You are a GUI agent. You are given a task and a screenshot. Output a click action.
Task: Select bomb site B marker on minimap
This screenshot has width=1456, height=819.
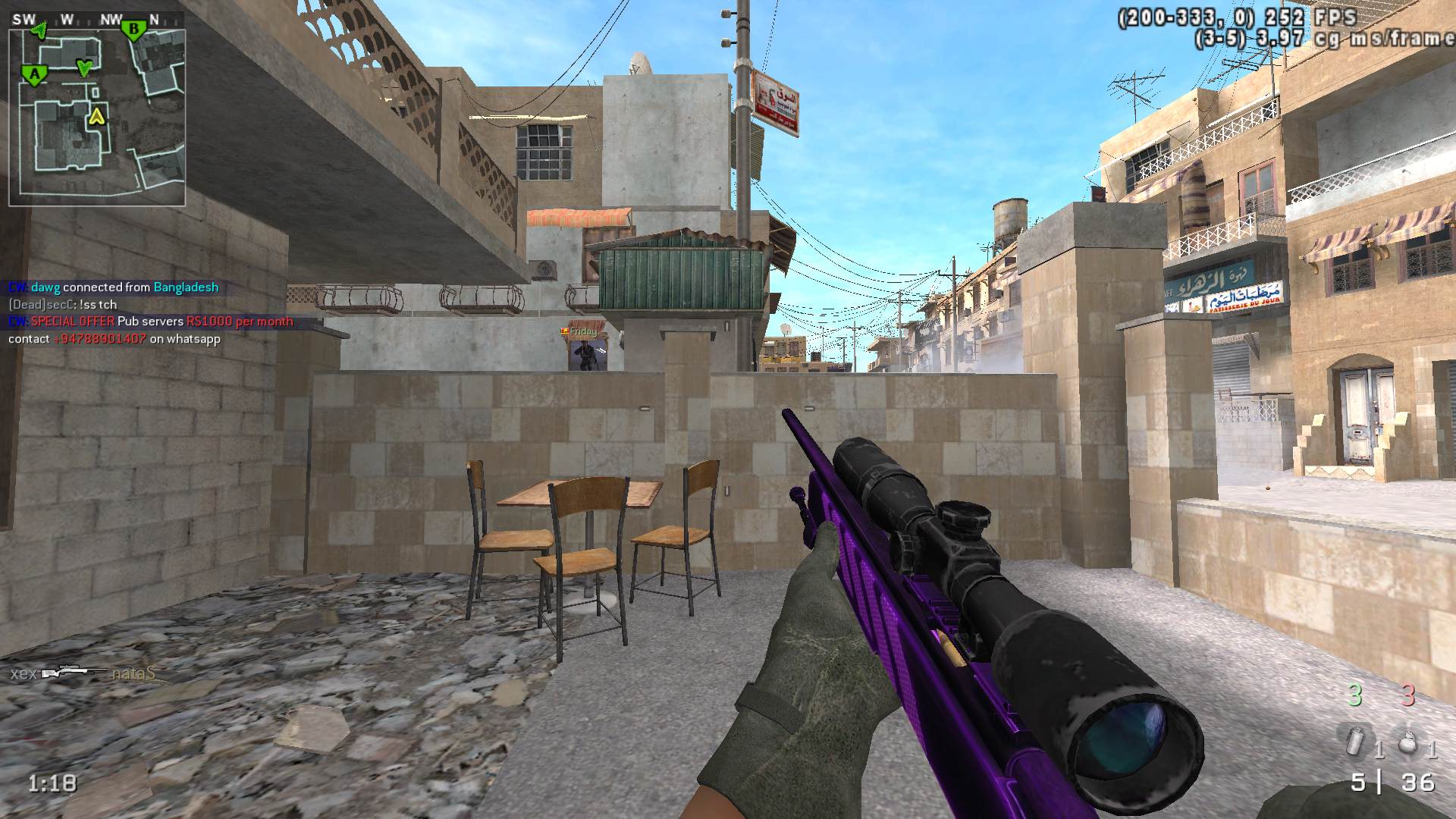click(134, 31)
